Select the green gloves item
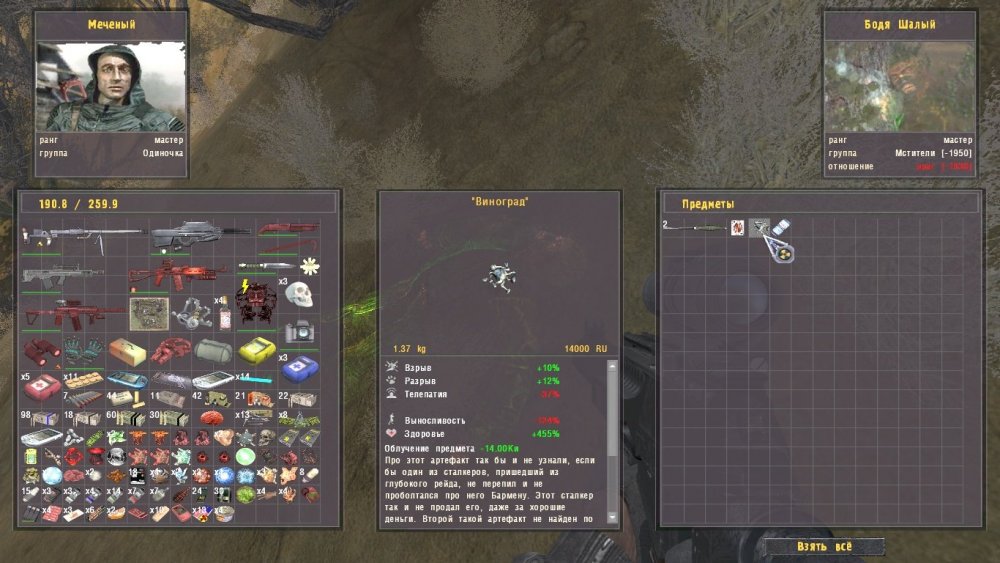The width and height of the screenshot is (1000, 563). [84, 350]
